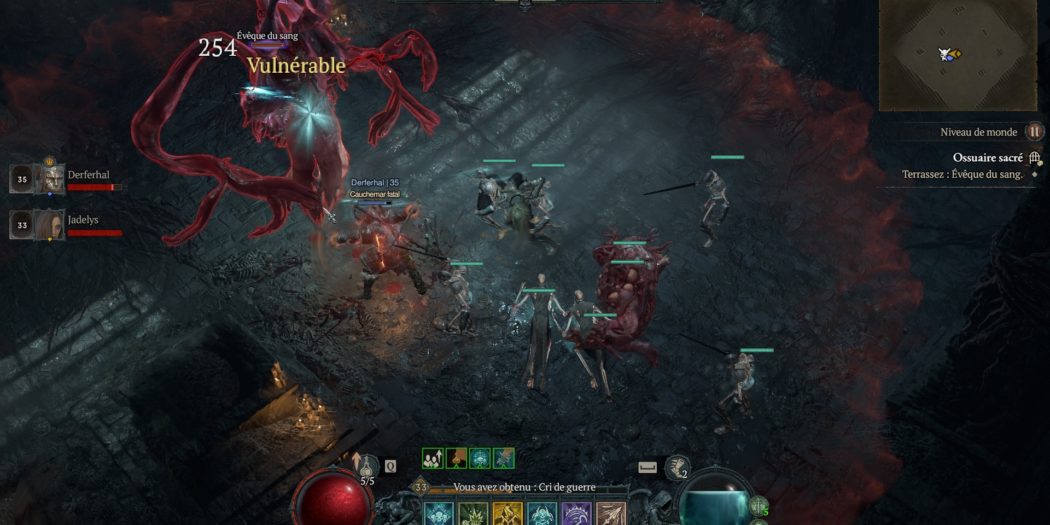
Task: Activate the last tan slash skill slot
Action: (x=611, y=514)
